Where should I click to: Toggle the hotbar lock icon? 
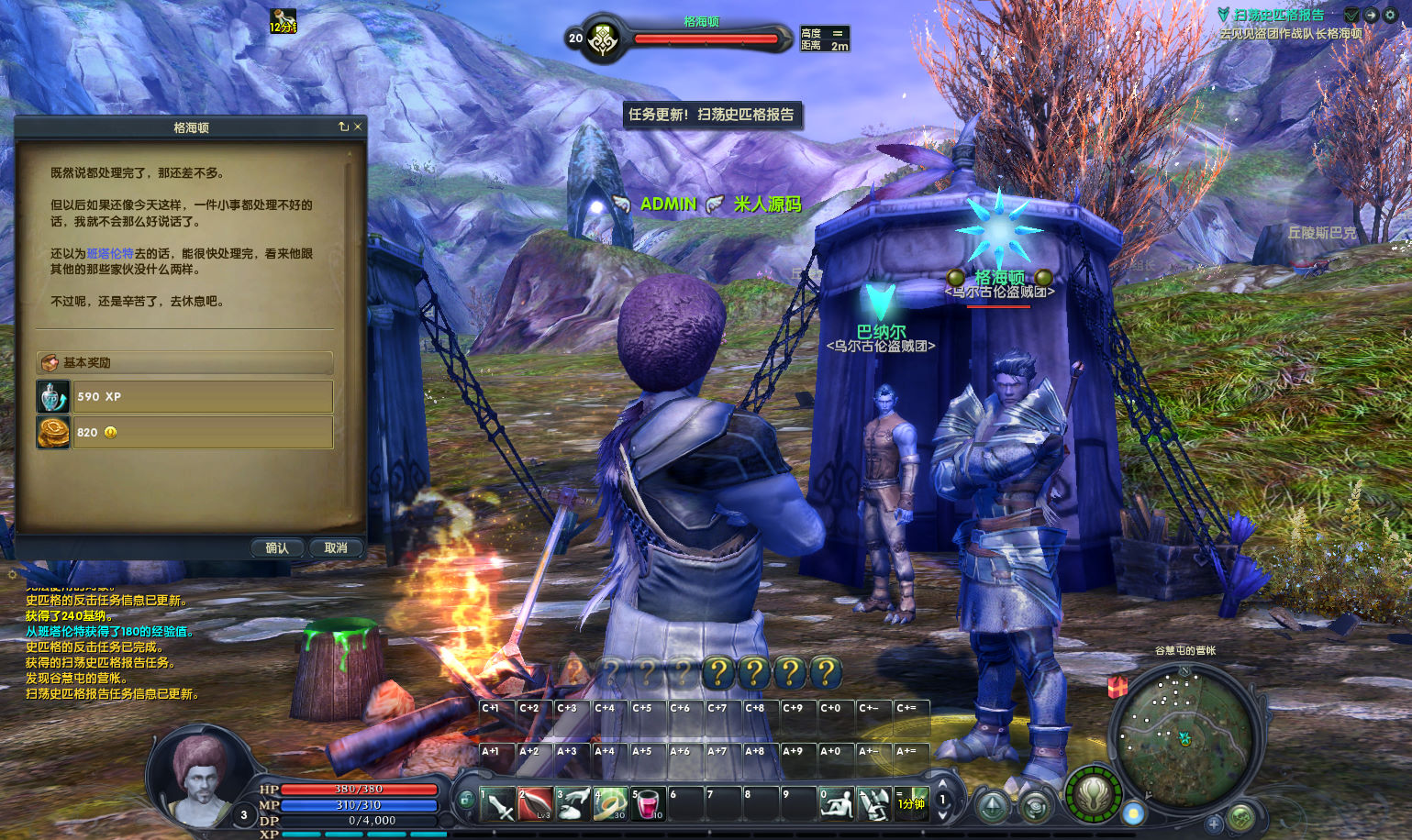click(466, 801)
